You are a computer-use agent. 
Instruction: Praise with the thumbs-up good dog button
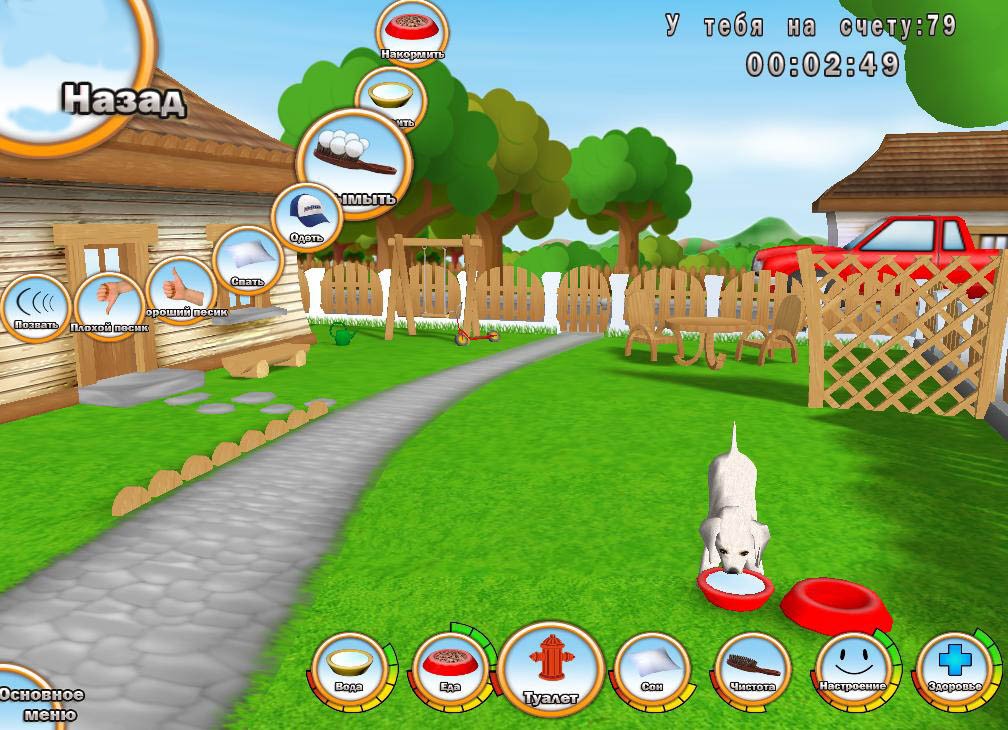click(181, 291)
